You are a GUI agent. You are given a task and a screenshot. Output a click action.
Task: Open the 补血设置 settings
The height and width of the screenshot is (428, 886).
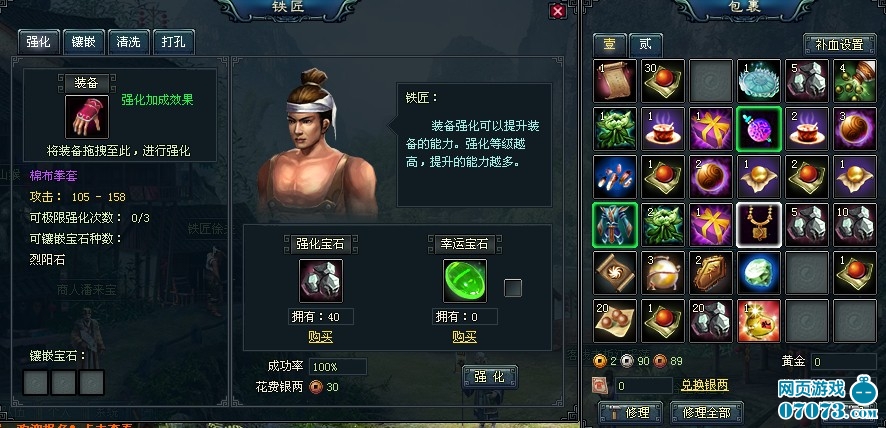pyautogui.click(x=838, y=45)
